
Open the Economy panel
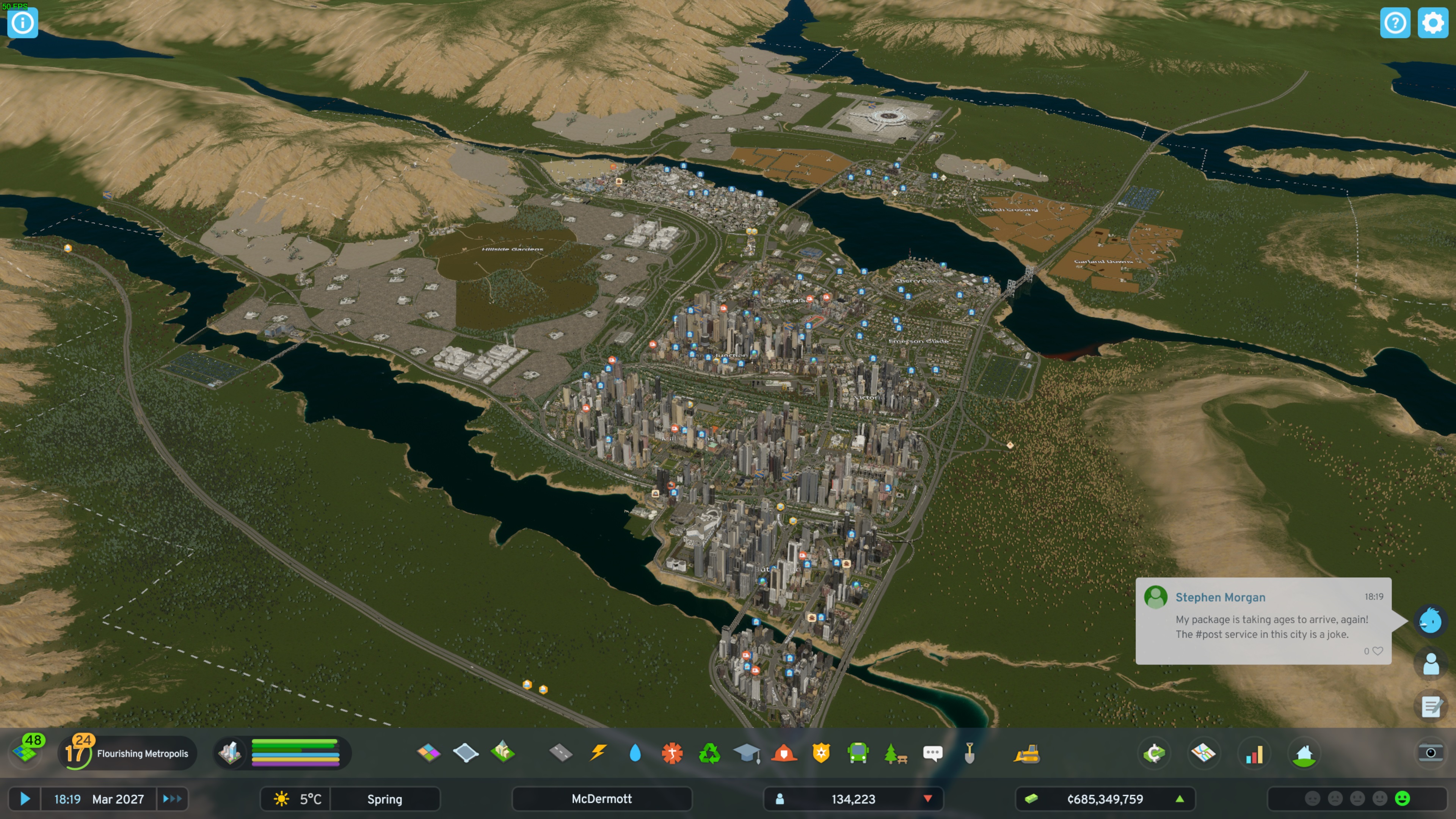pyautogui.click(x=1154, y=753)
